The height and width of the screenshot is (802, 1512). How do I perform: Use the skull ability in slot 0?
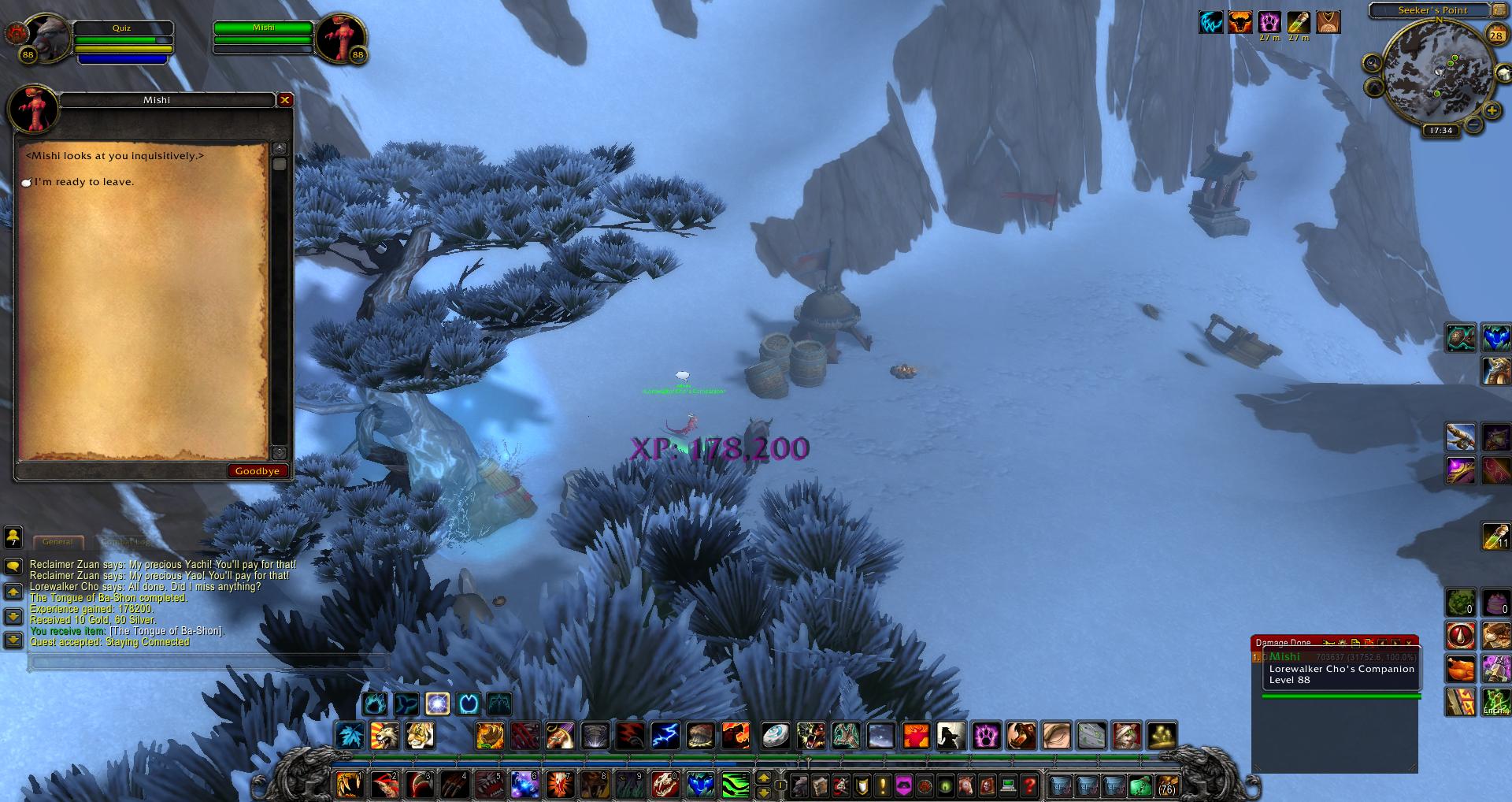(x=665, y=785)
